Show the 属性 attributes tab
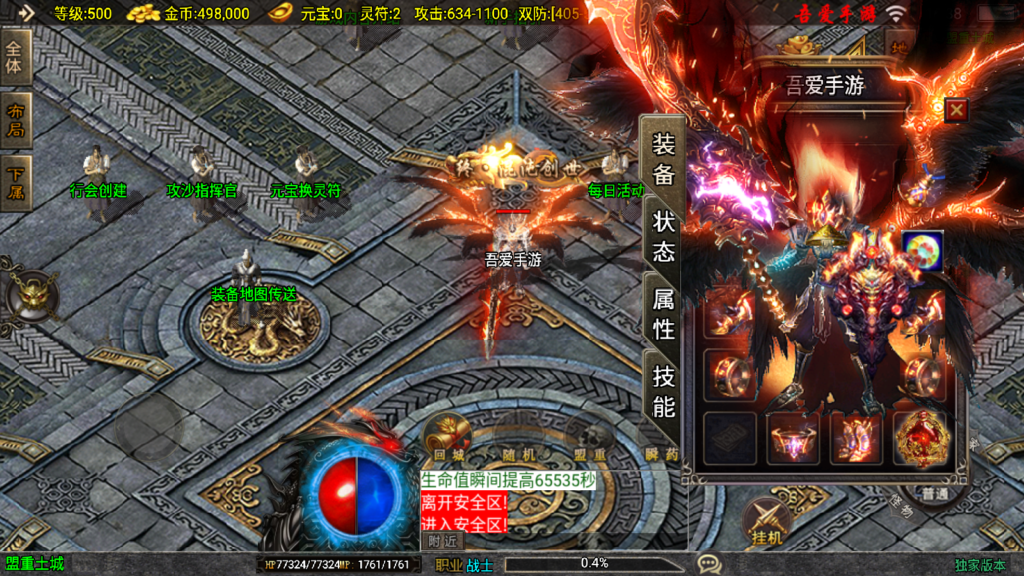This screenshot has width=1024, height=576. [x=664, y=313]
